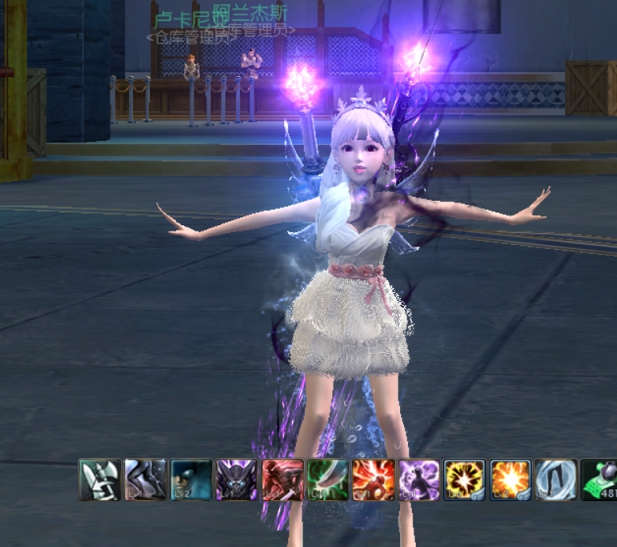Image resolution: width=617 pixels, height=547 pixels.
Task: Activate the silver-blue curved symbol skill
Action: coord(555,480)
